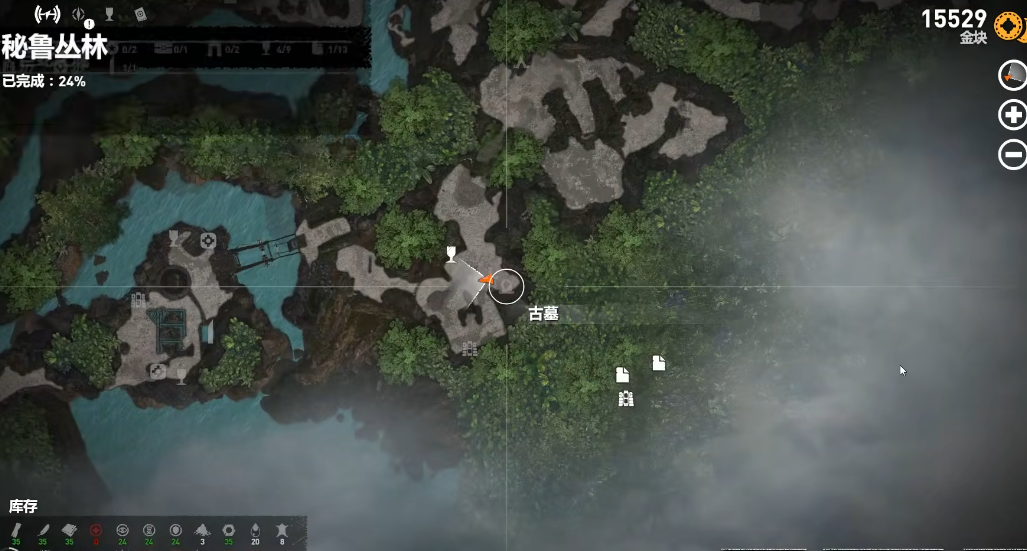Click the mural marker beside the document markers
This screenshot has width=1027, height=551.
coord(626,399)
